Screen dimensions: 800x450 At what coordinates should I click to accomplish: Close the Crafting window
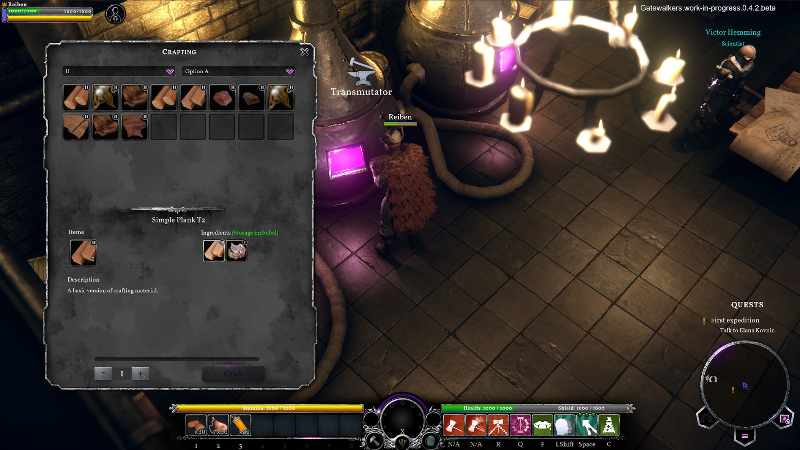point(304,51)
